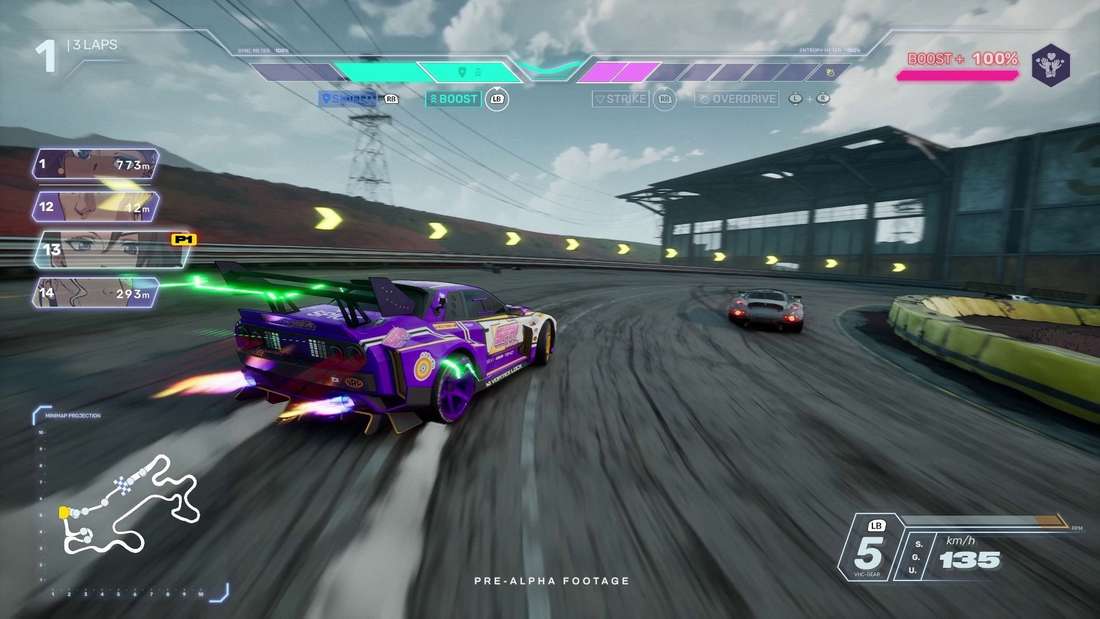Trigger the Strike ability label
The width and height of the screenshot is (1100, 619).
620,99
